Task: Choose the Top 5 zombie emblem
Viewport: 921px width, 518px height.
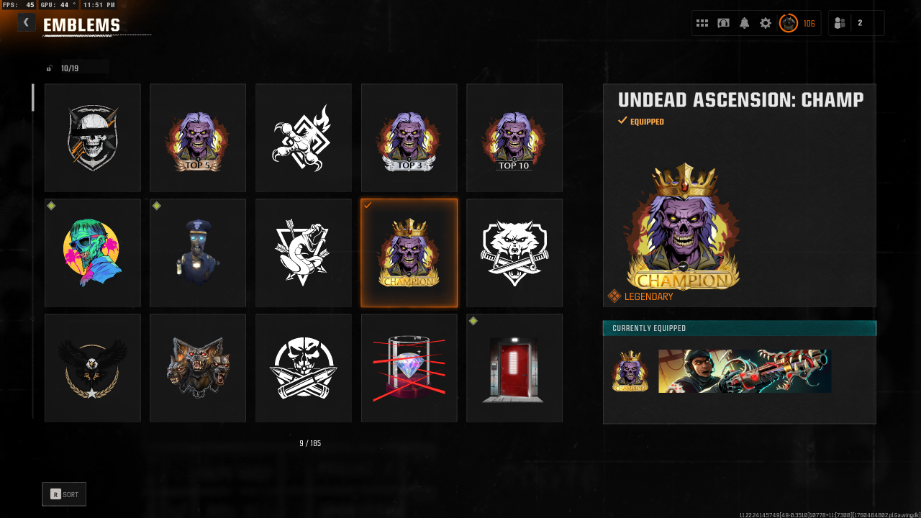Action: (x=198, y=138)
